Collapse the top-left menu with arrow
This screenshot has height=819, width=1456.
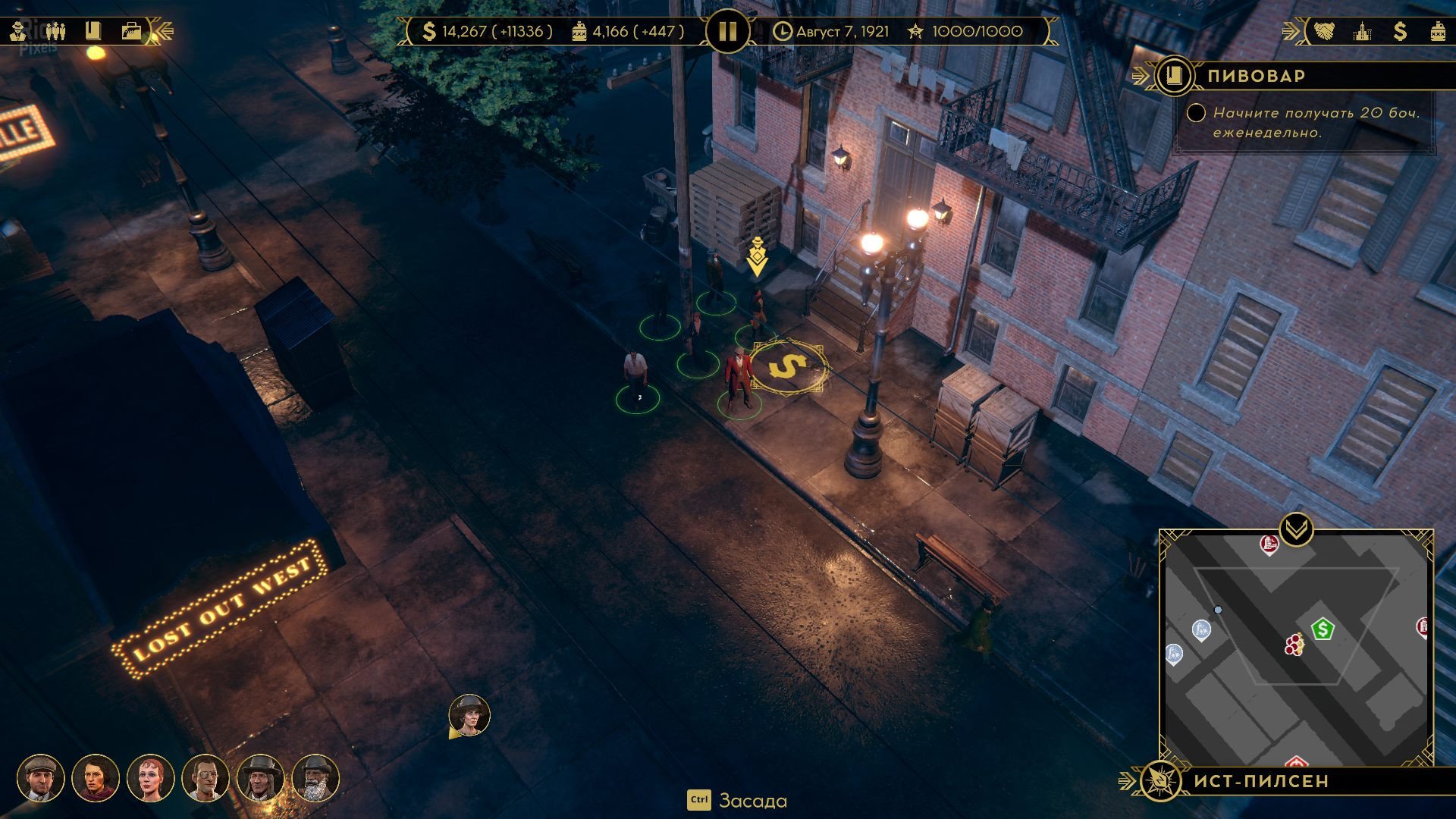pos(164,31)
